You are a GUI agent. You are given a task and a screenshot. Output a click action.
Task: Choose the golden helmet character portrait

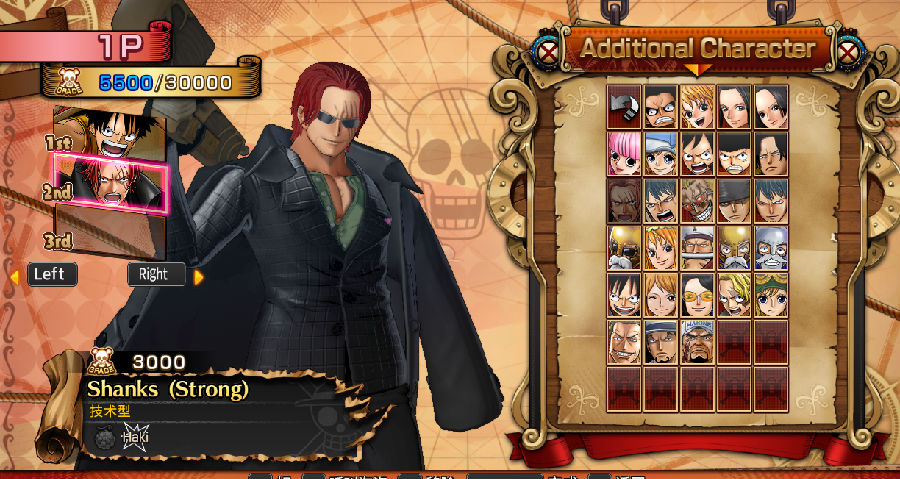(624, 247)
